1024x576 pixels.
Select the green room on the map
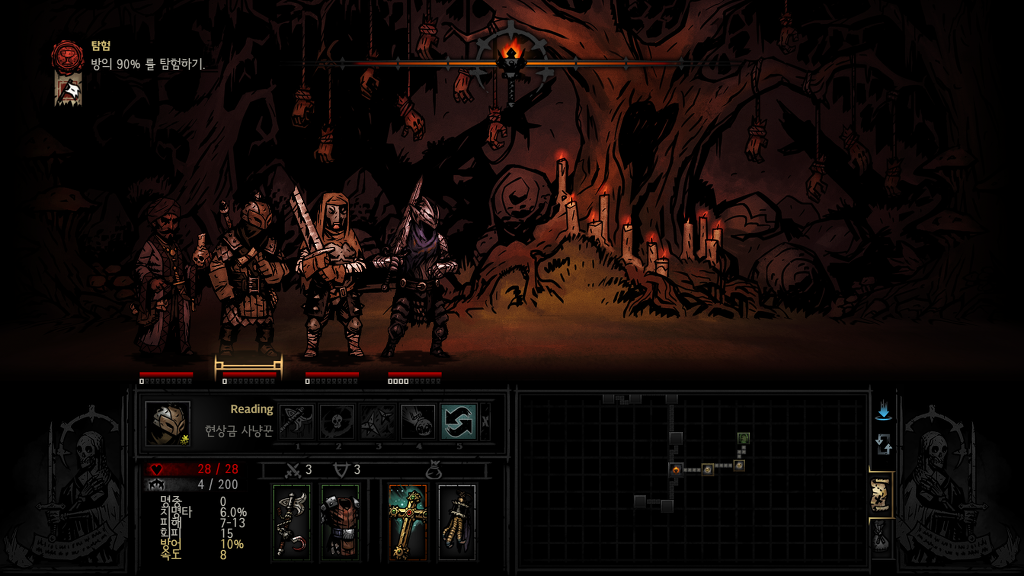point(744,438)
